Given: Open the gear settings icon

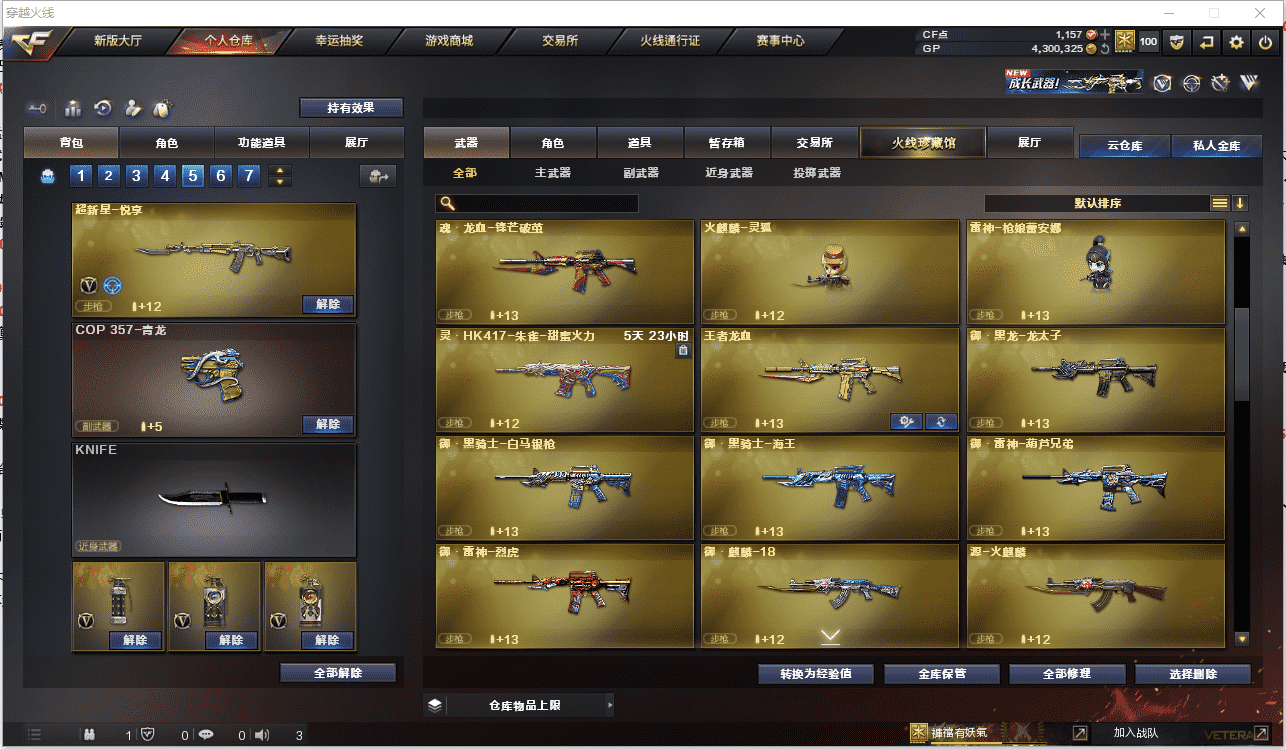Looking at the screenshot, I should click(1237, 42).
